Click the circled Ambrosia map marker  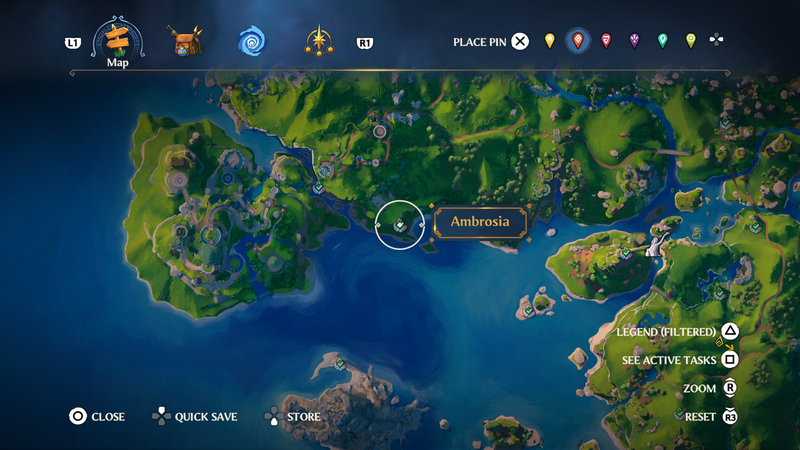399,225
